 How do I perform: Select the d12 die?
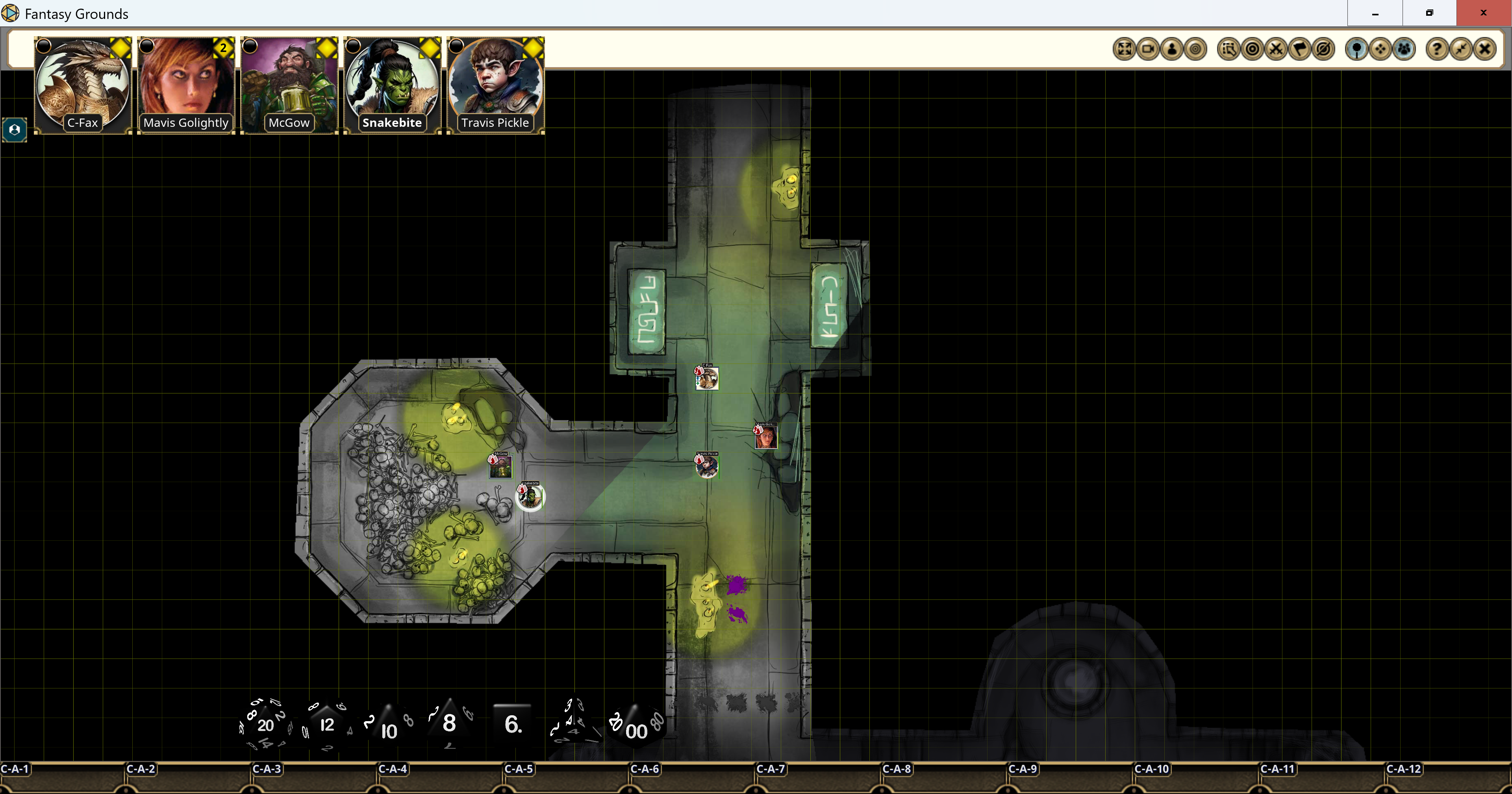click(327, 725)
